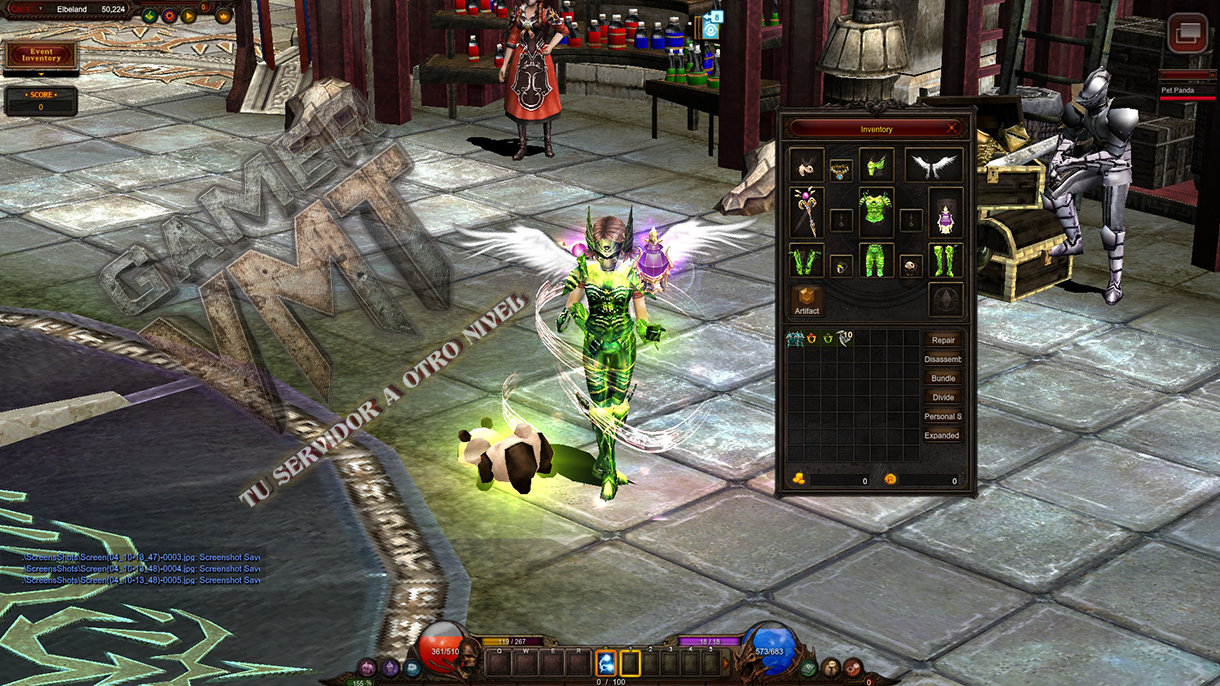
Task: Open the channel dropdown arrow
Action: [x=41, y=9]
